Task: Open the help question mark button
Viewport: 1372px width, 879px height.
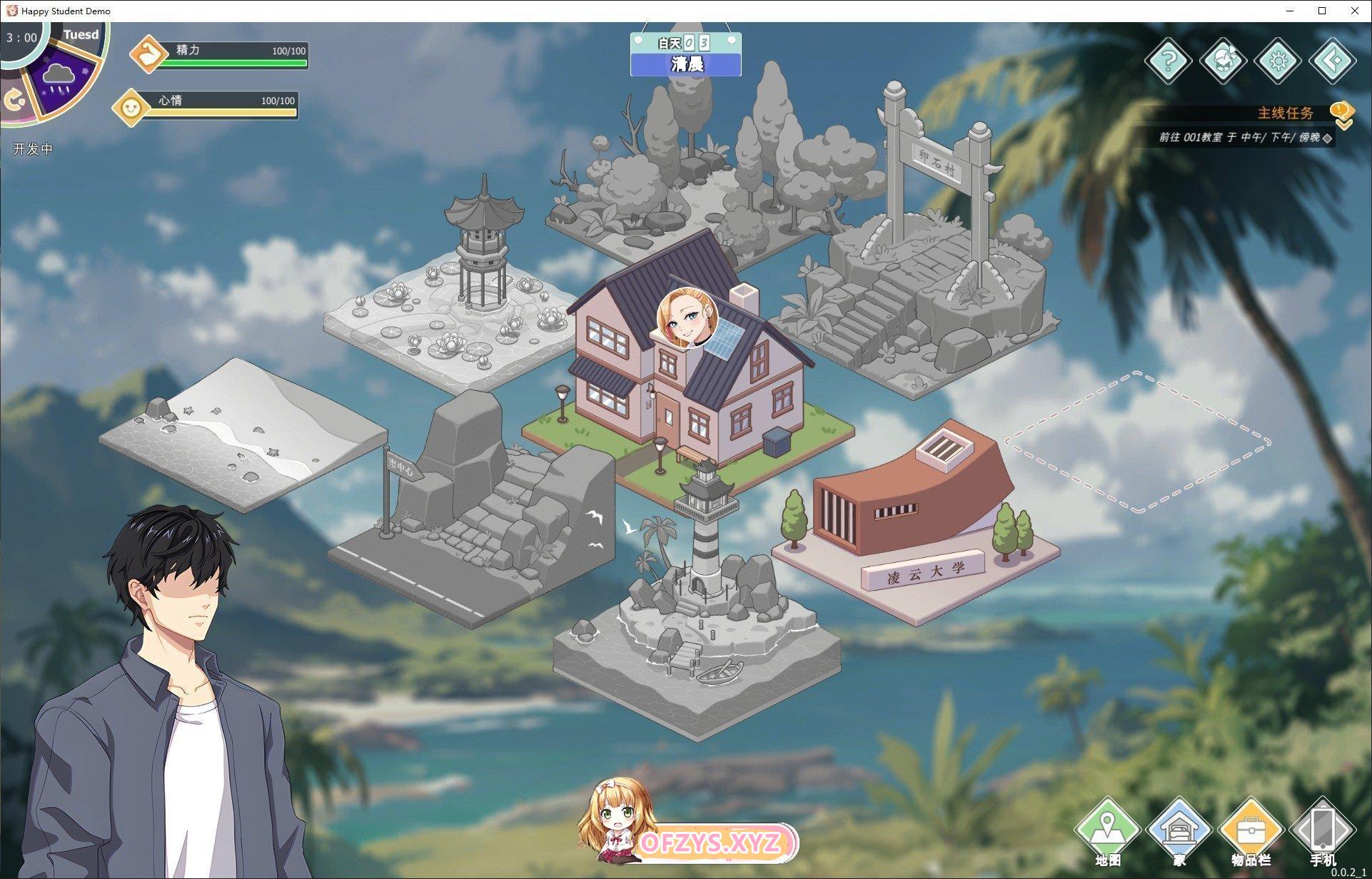Action: (x=1168, y=61)
